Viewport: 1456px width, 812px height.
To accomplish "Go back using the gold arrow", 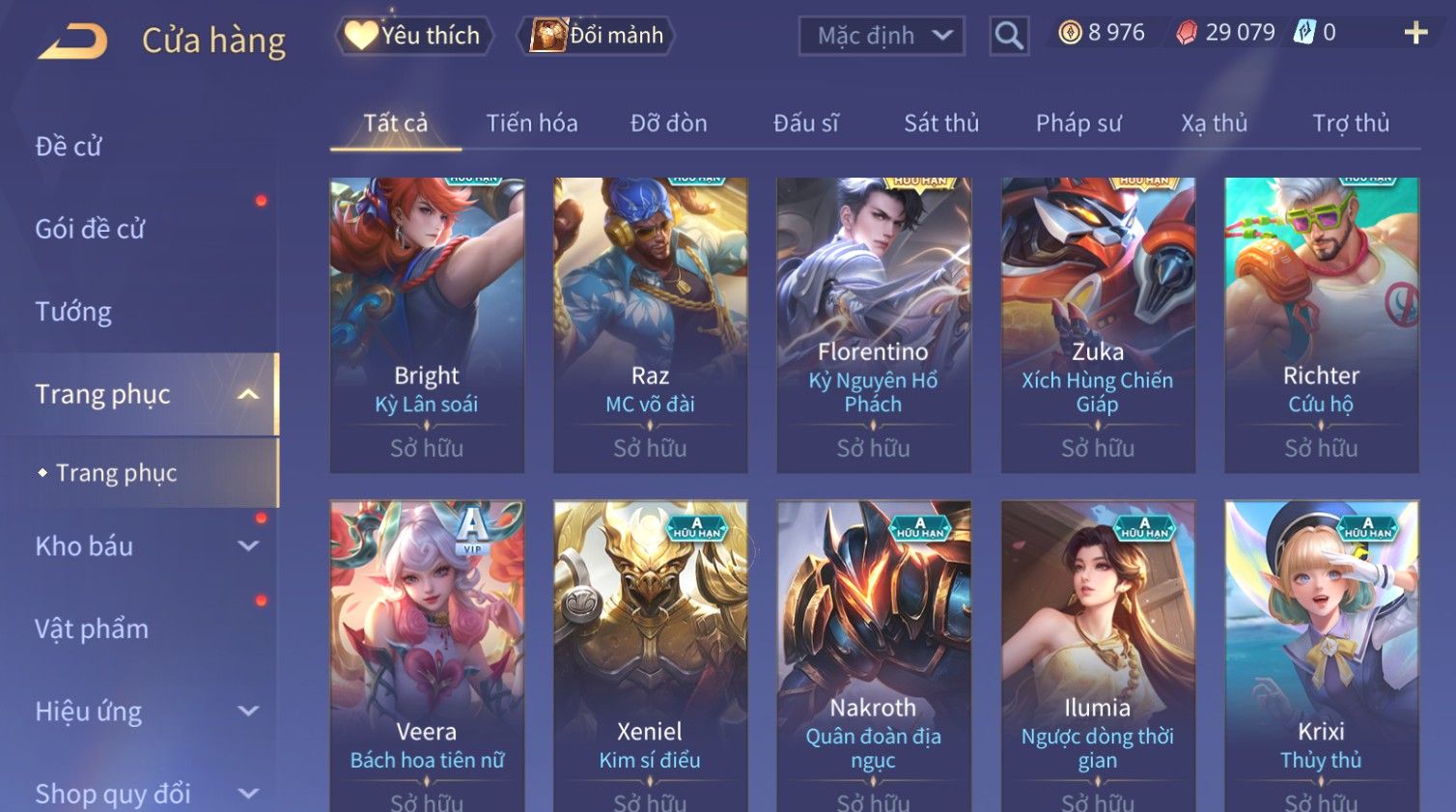I will [73, 41].
